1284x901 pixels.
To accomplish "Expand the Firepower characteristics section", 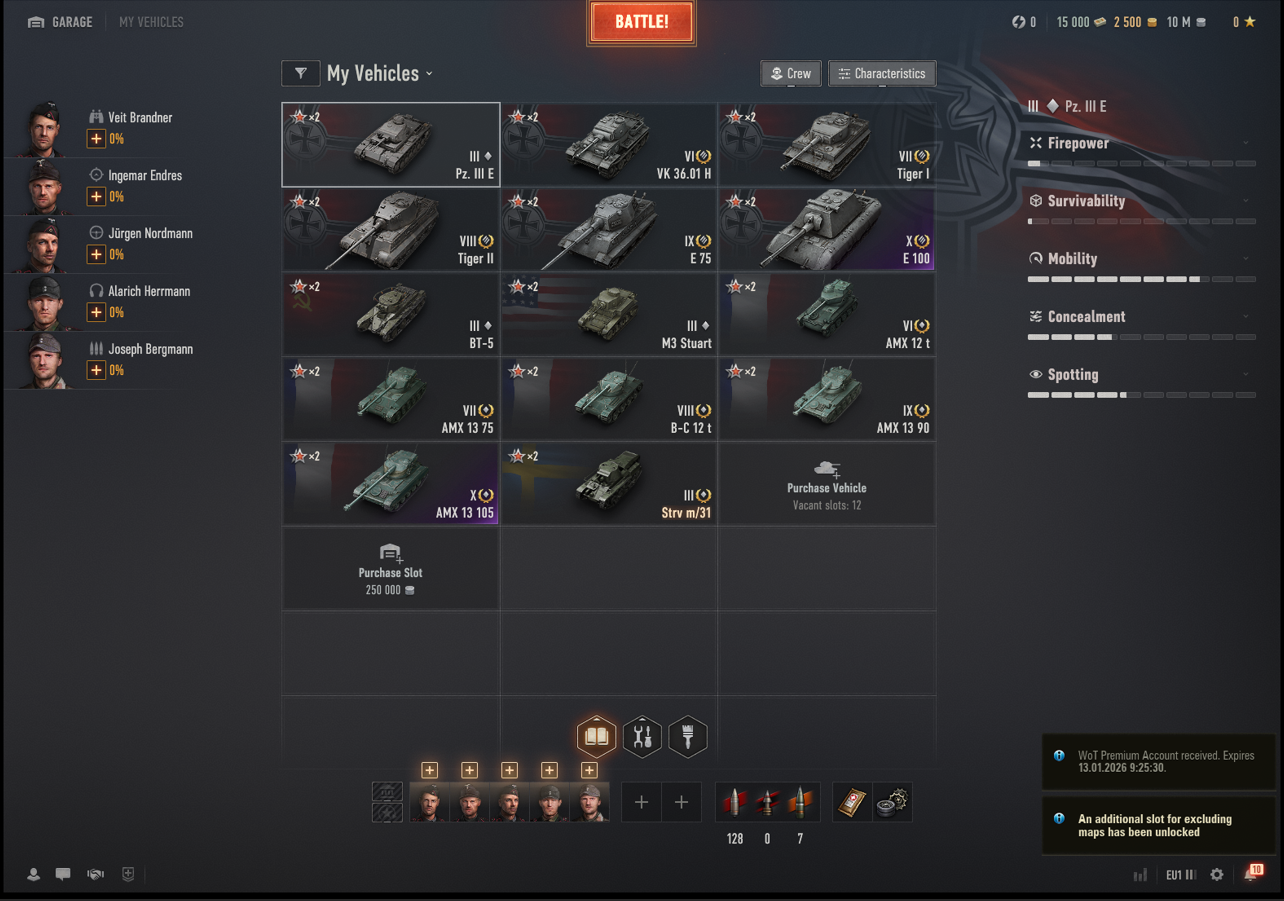I will [1140, 144].
